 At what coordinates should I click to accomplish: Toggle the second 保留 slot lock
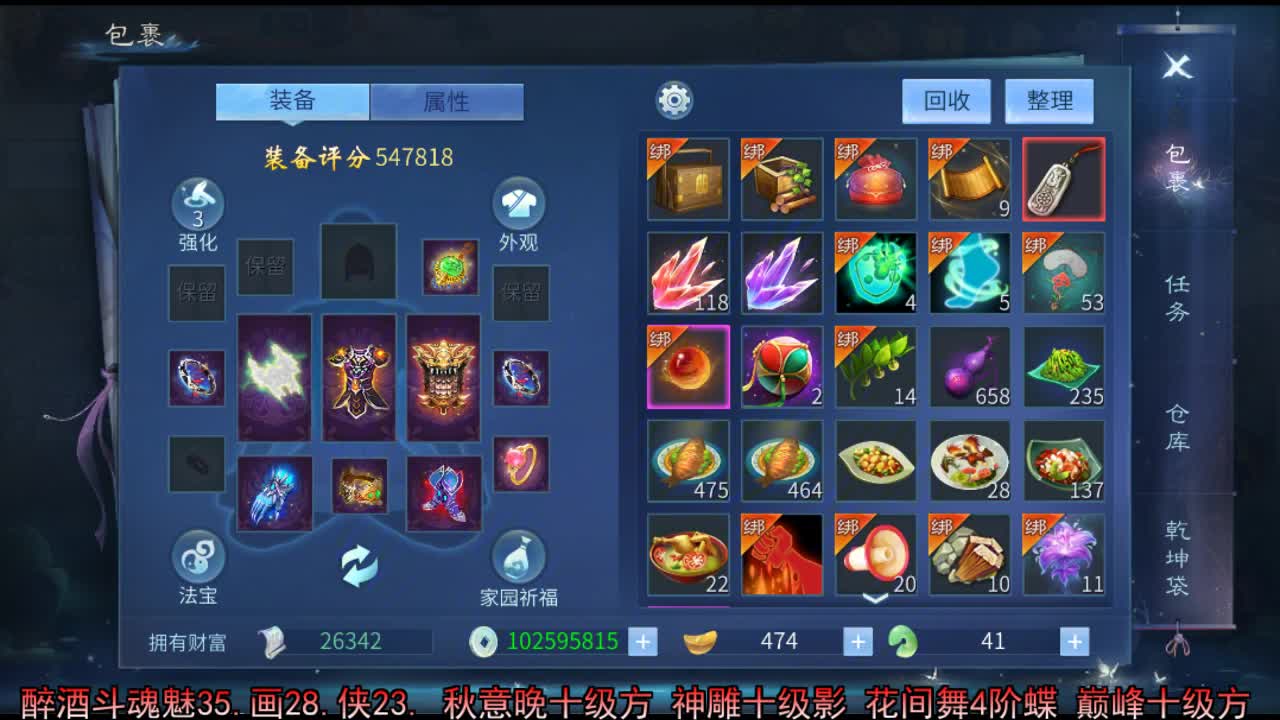(x=265, y=268)
